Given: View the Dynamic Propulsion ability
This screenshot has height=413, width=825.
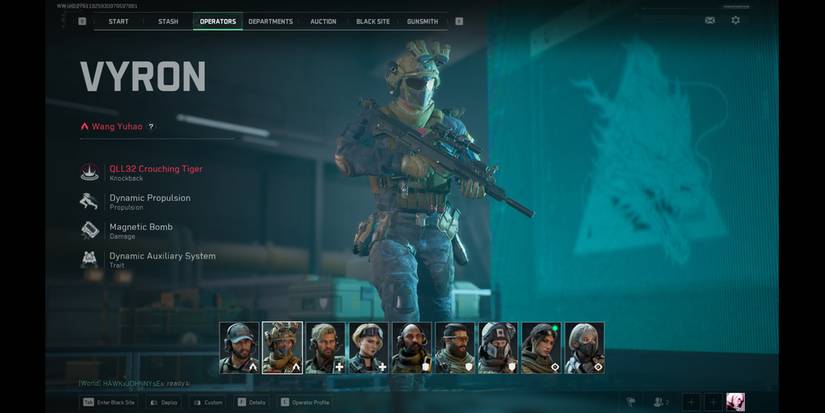Looking at the screenshot, I should 149,199.
